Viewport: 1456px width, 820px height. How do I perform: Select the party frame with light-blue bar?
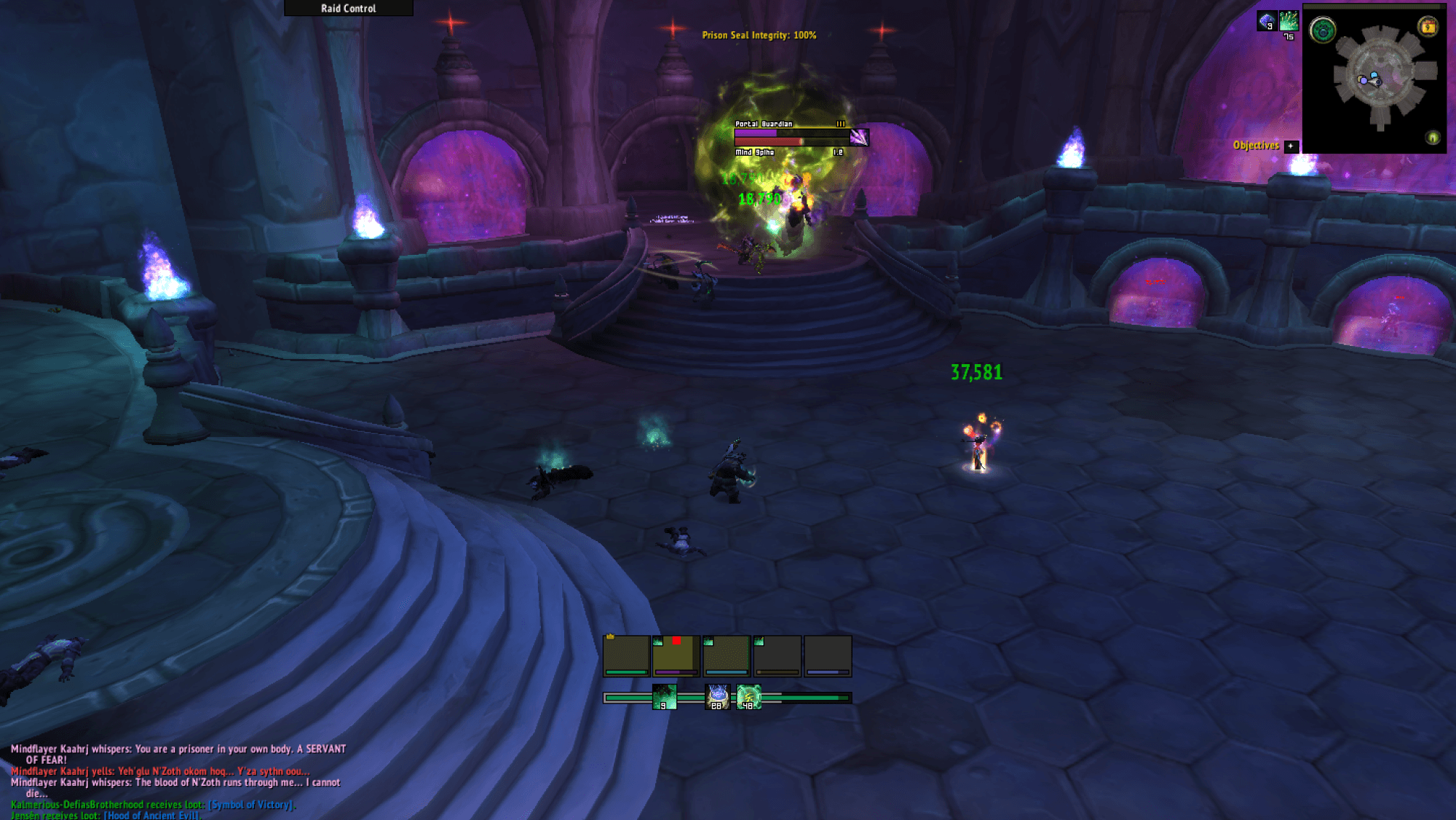[x=727, y=655]
